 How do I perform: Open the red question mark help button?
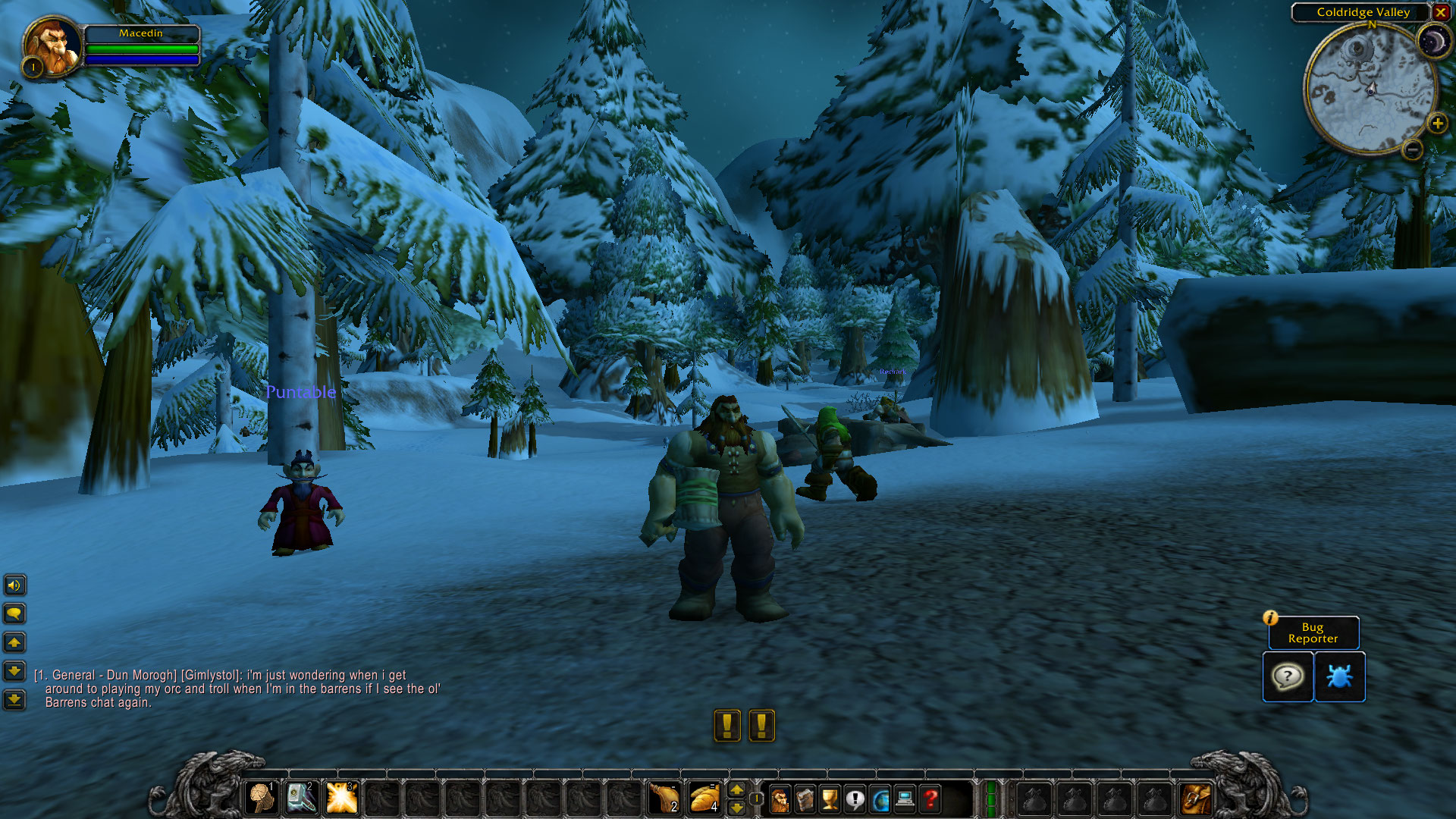point(930,799)
